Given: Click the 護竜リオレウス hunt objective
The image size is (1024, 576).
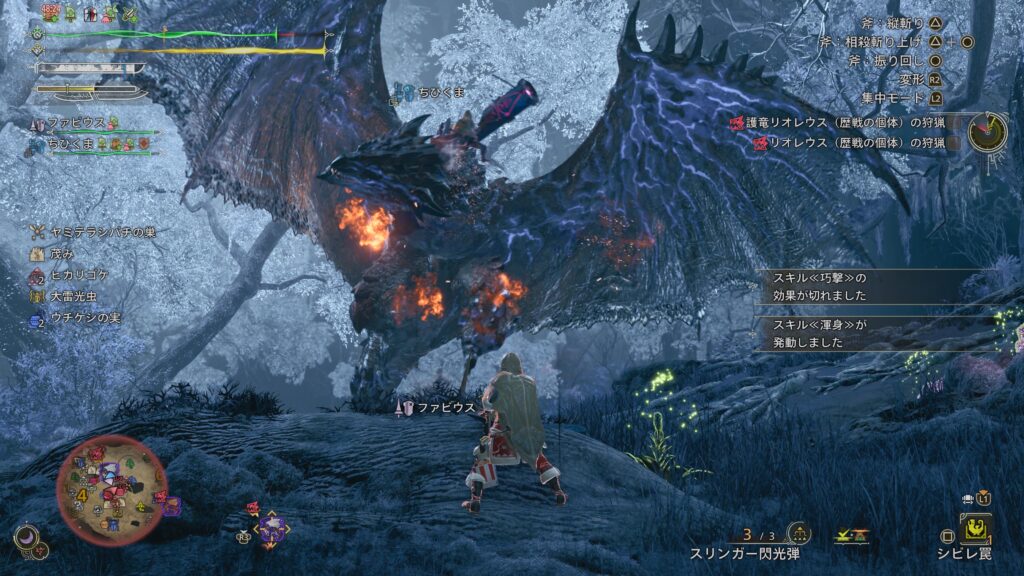Looking at the screenshot, I should [x=846, y=122].
